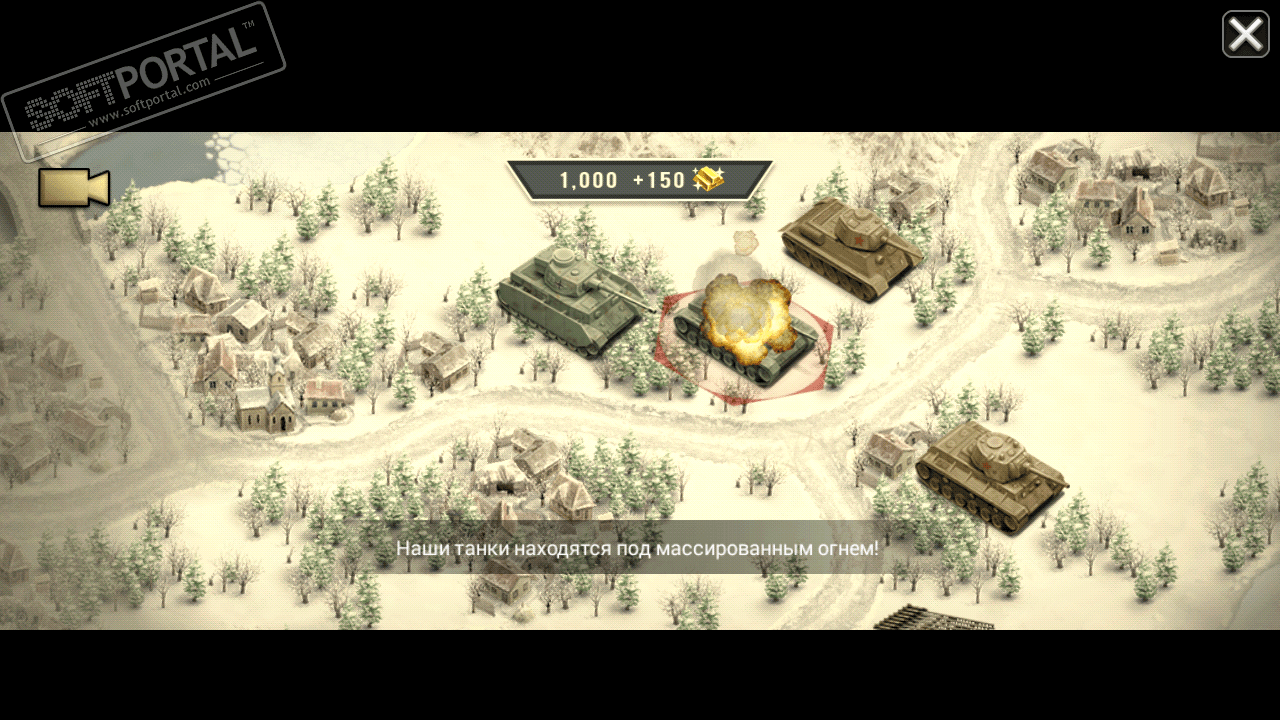Close the screenshot viewer with the X
This screenshot has height=720, width=1280.
(1245, 35)
